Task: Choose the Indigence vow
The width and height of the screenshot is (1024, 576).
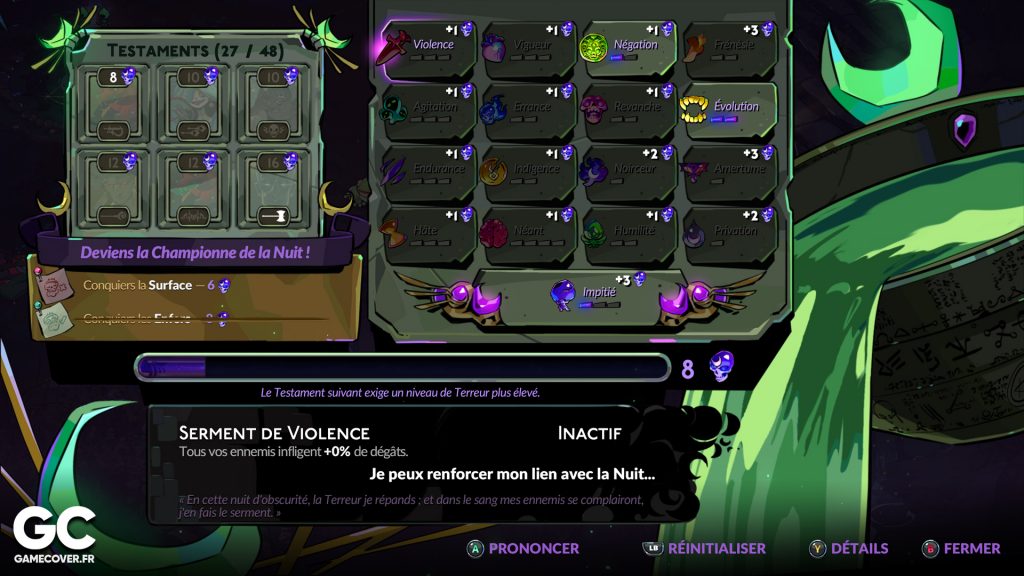Action: (526, 172)
